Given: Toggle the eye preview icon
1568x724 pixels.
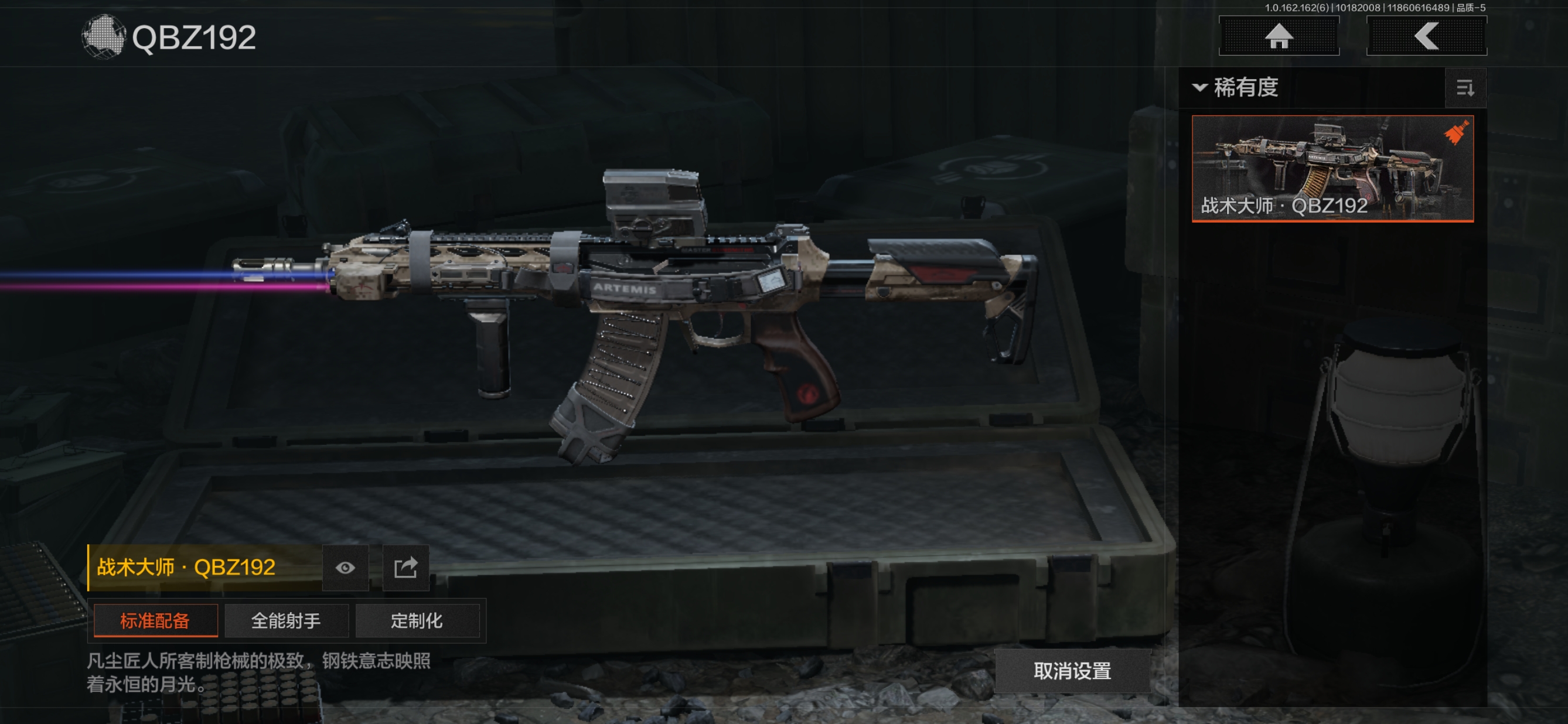Looking at the screenshot, I should pyautogui.click(x=345, y=568).
